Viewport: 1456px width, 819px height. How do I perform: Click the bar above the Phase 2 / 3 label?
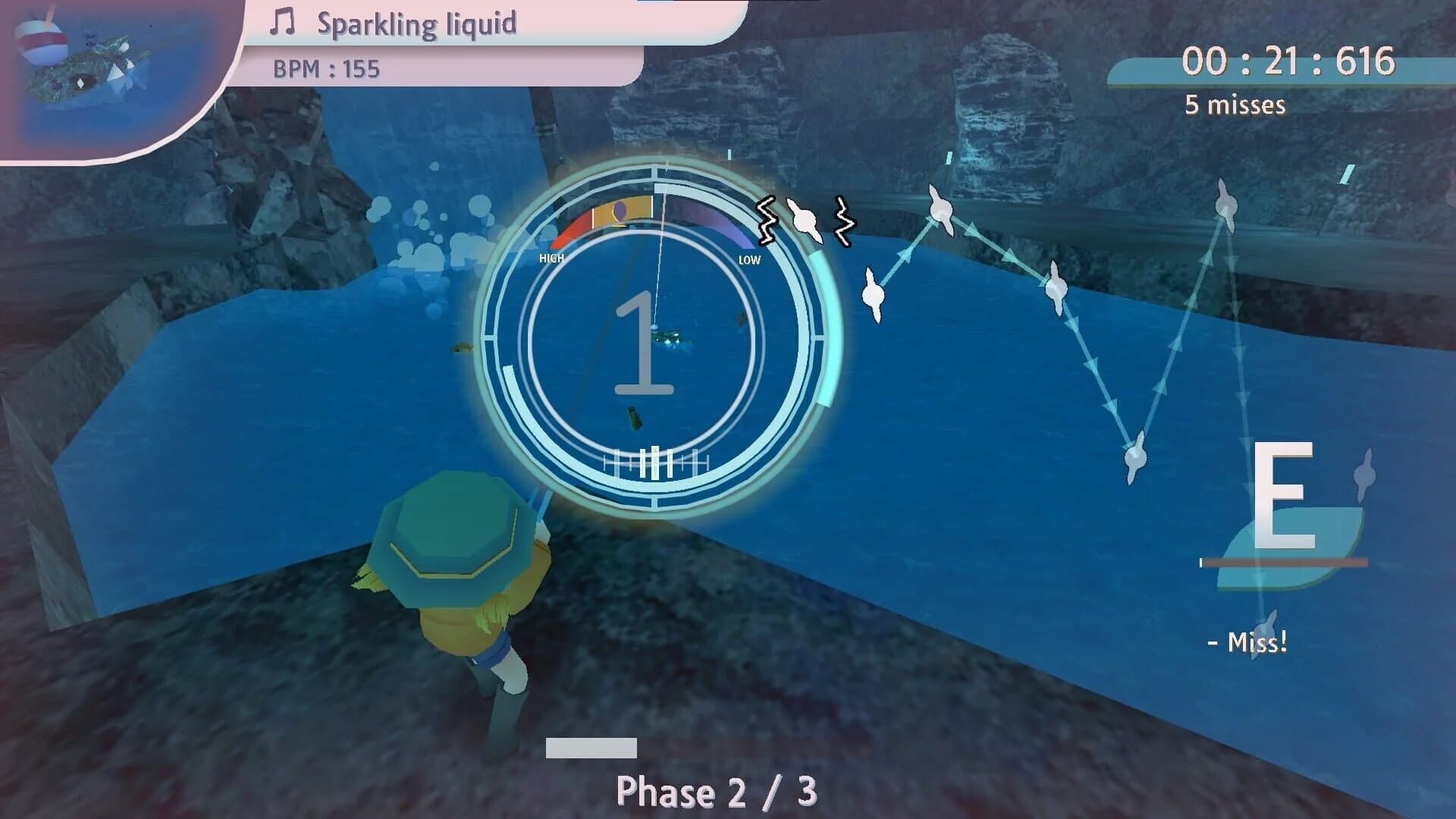point(591,748)
